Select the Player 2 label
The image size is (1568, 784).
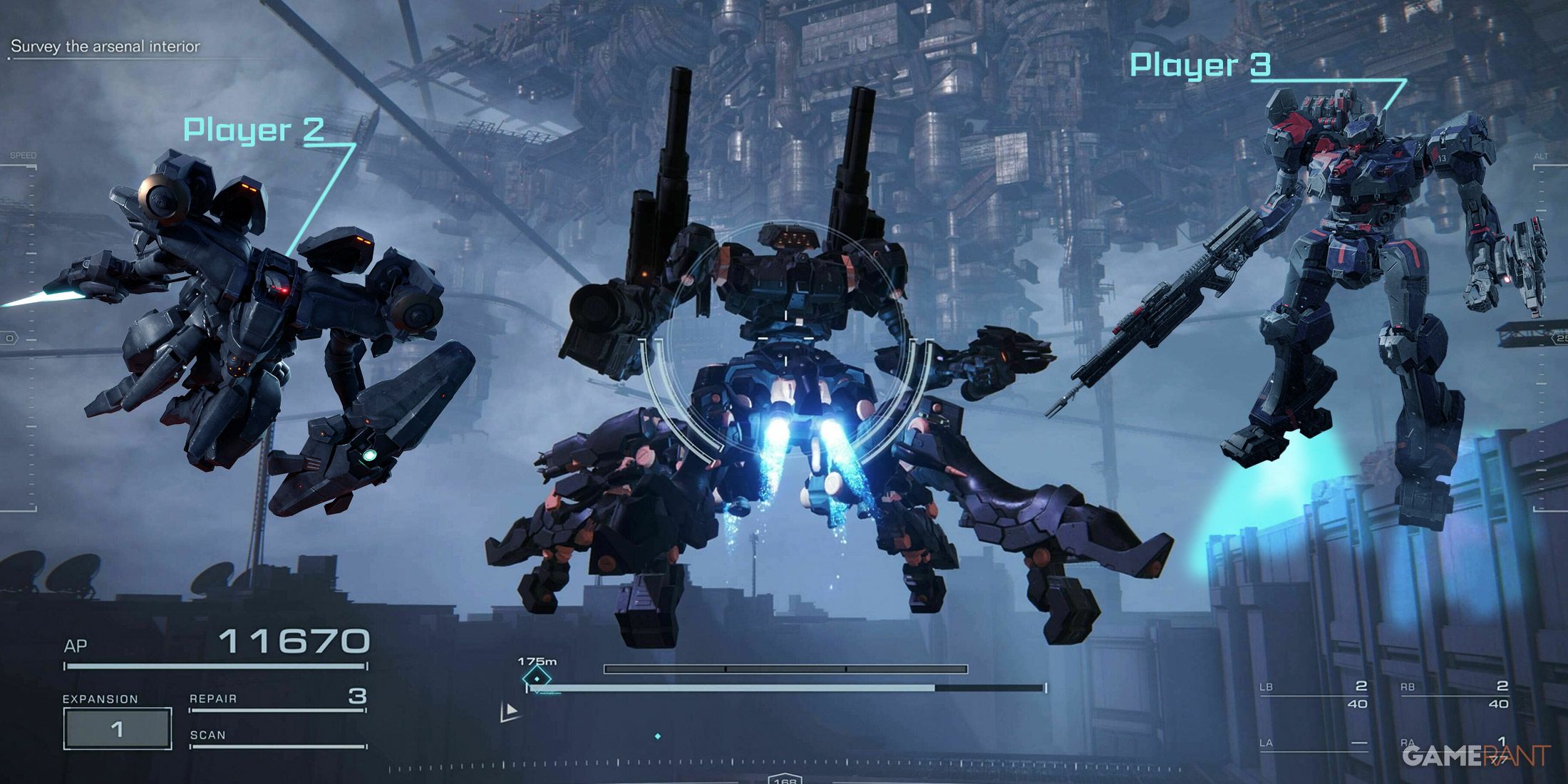click(x=254, y=130)
